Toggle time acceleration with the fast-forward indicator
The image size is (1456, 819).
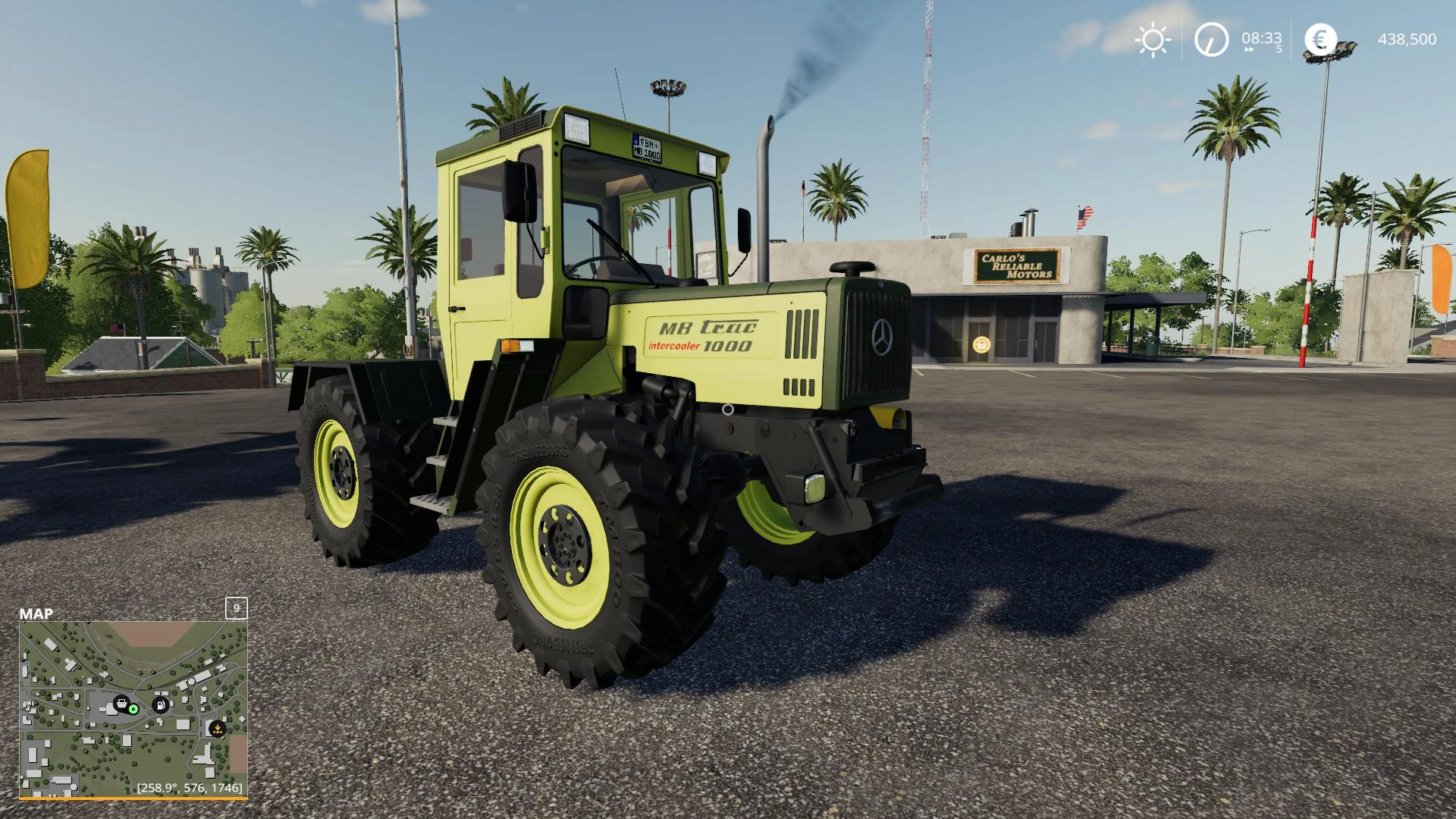[1248, 49]
